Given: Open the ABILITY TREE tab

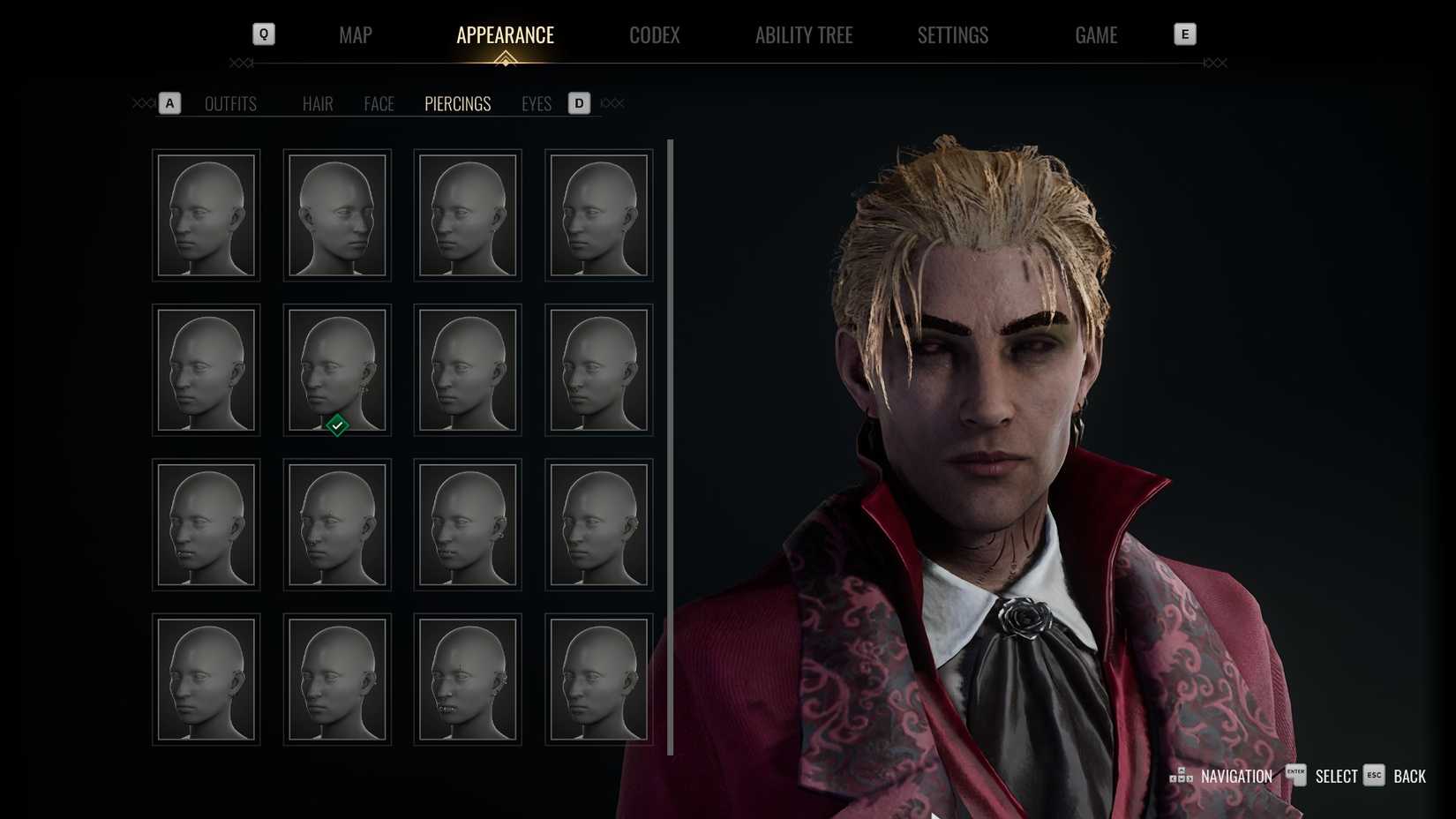Looking at the screenshot, I should (x=804, y=35).
